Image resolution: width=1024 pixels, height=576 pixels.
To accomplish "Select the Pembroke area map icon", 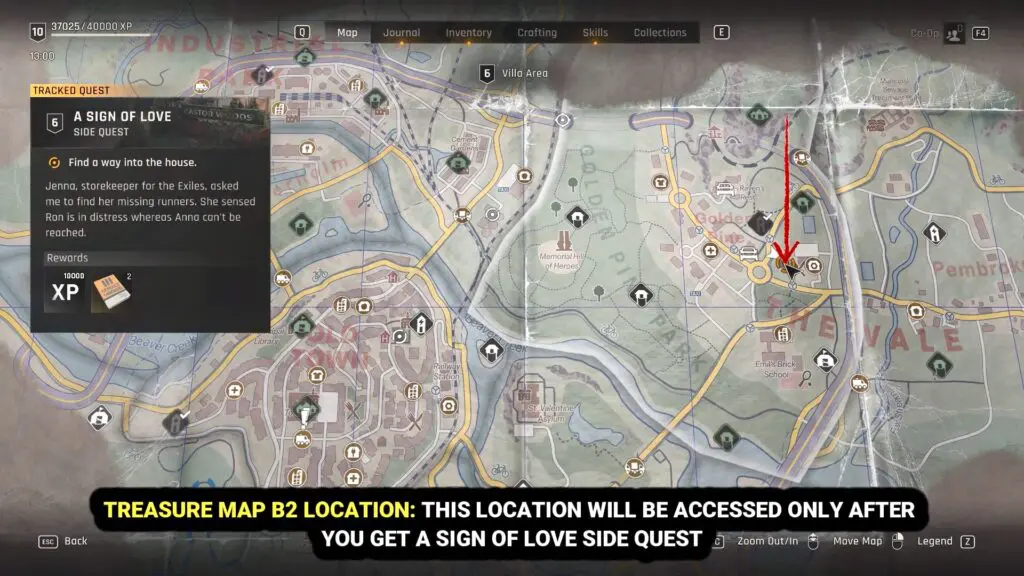I will tap(934, 233).
